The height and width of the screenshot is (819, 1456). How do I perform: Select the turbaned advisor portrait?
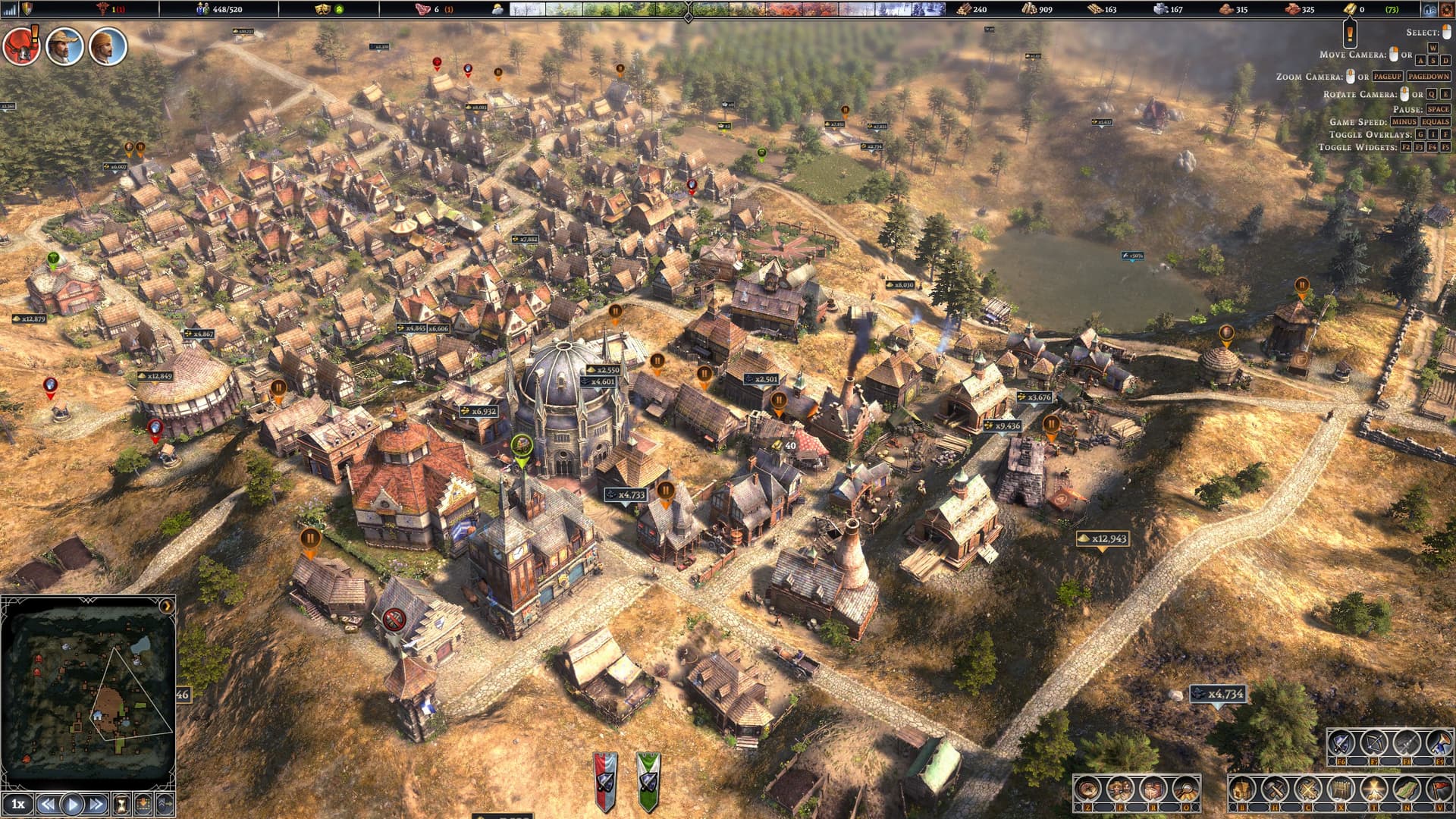click(x=108, y=47)
